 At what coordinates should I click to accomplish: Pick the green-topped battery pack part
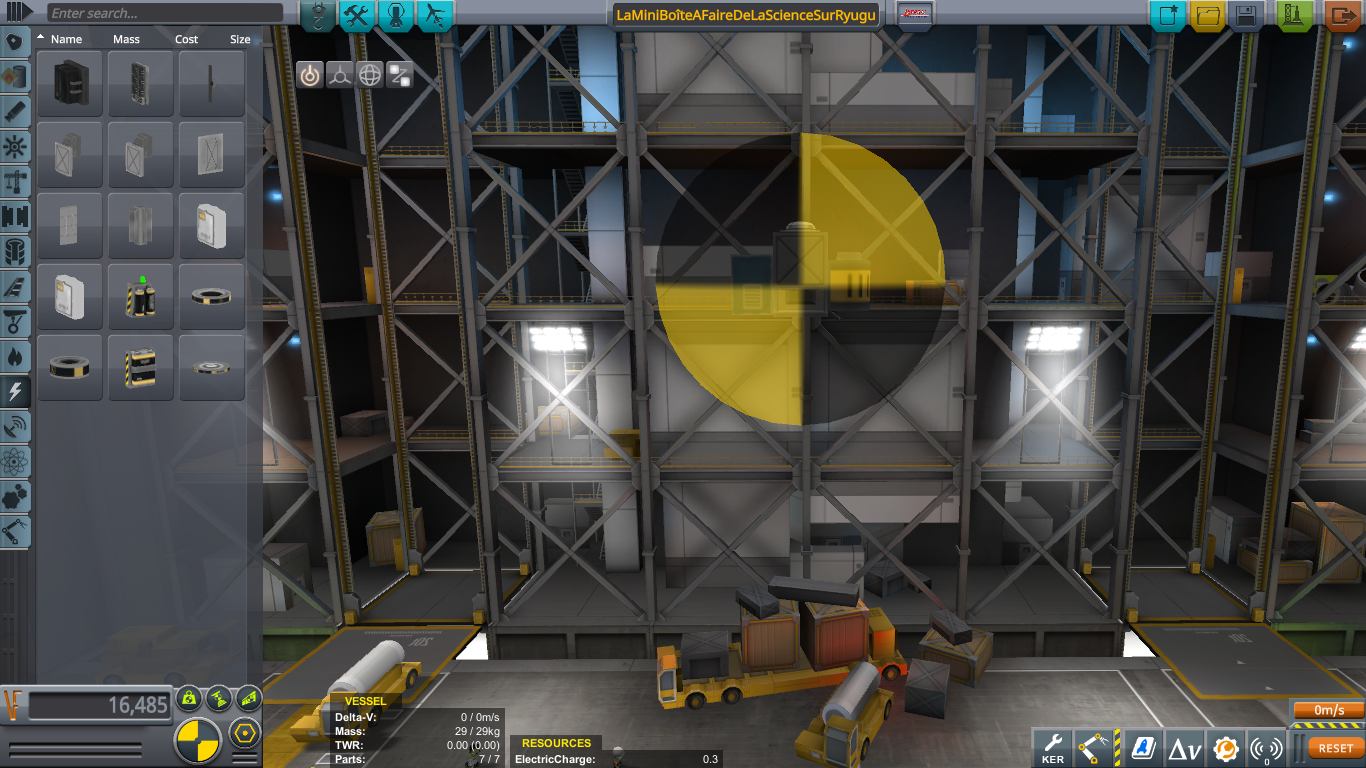141,297
